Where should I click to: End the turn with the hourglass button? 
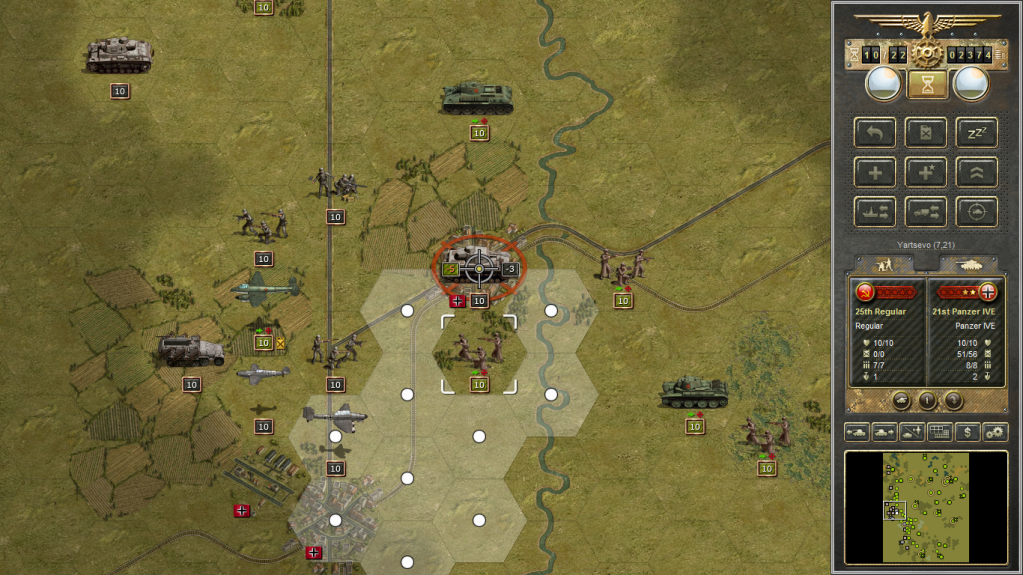tap(927, 85)
